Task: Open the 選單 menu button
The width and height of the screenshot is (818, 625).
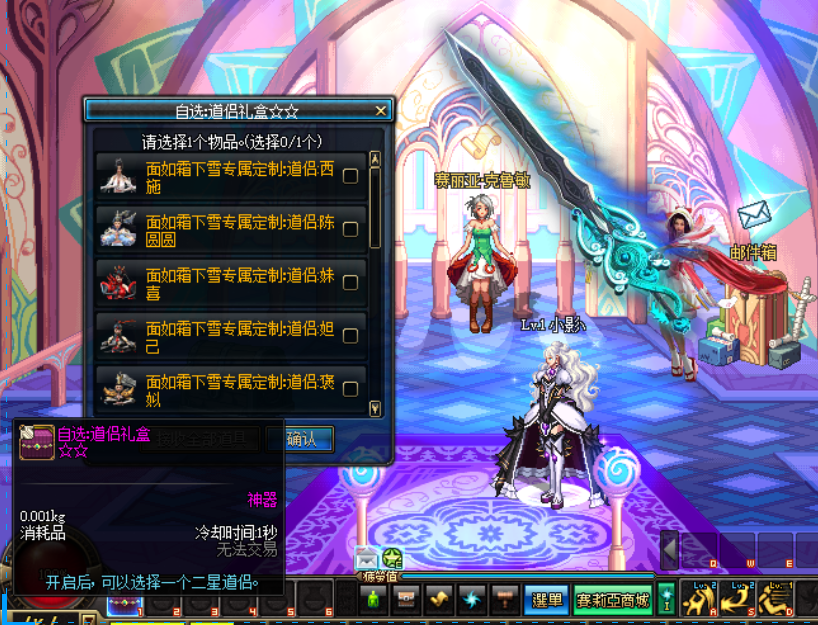Action: click(545, 600)
